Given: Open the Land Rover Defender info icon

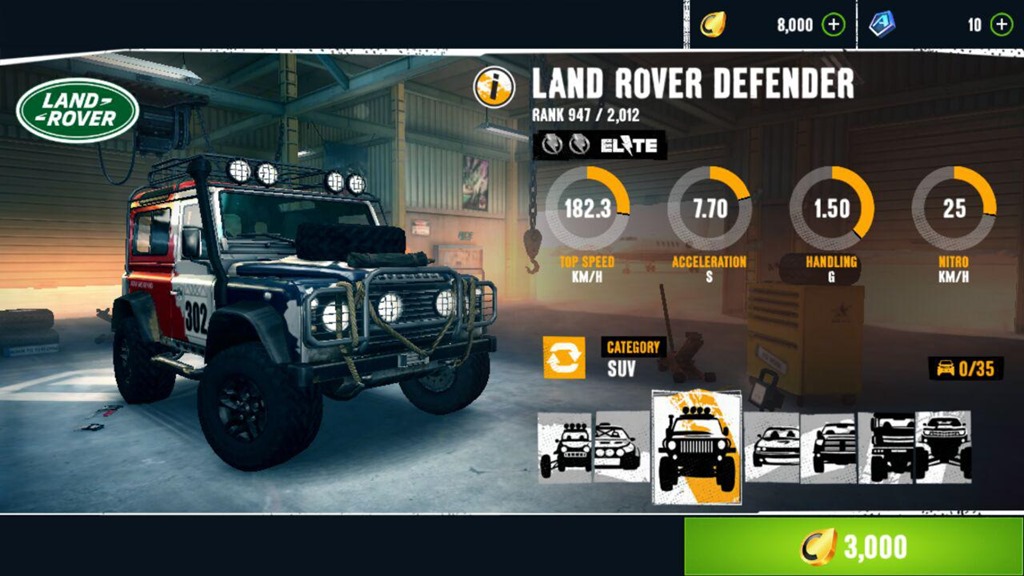Looking at the screenshot, I should tap(493, 87).
